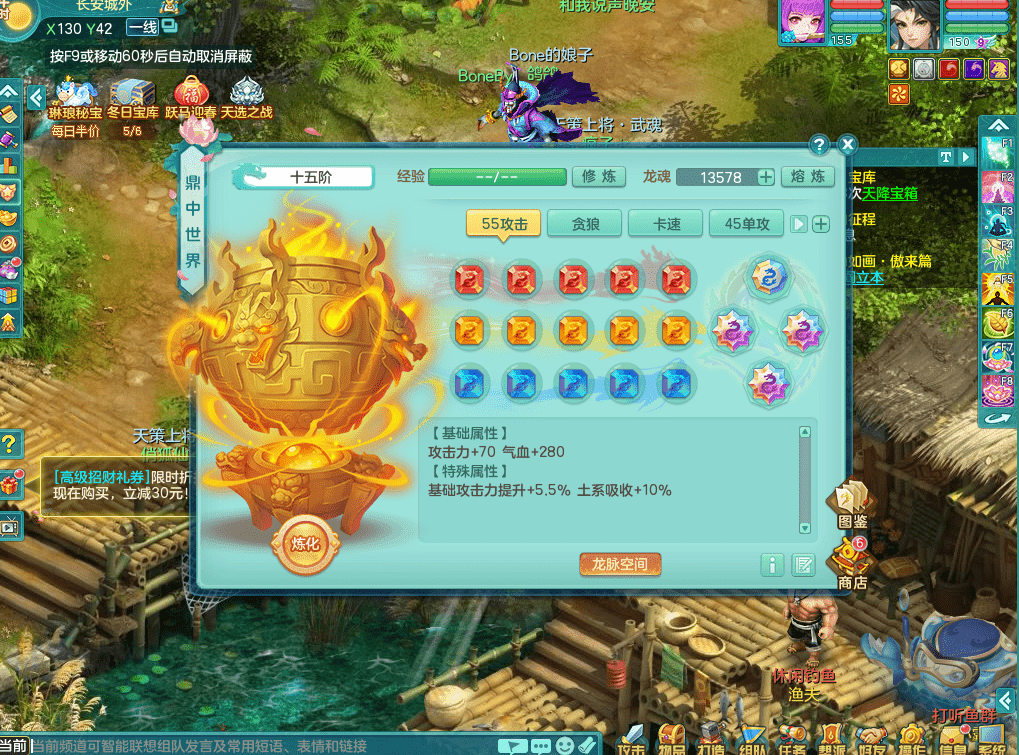This screenshot has height=755, width=1019.
Task: Open the 商店 shop icon
Action: [x=852, y=563]
